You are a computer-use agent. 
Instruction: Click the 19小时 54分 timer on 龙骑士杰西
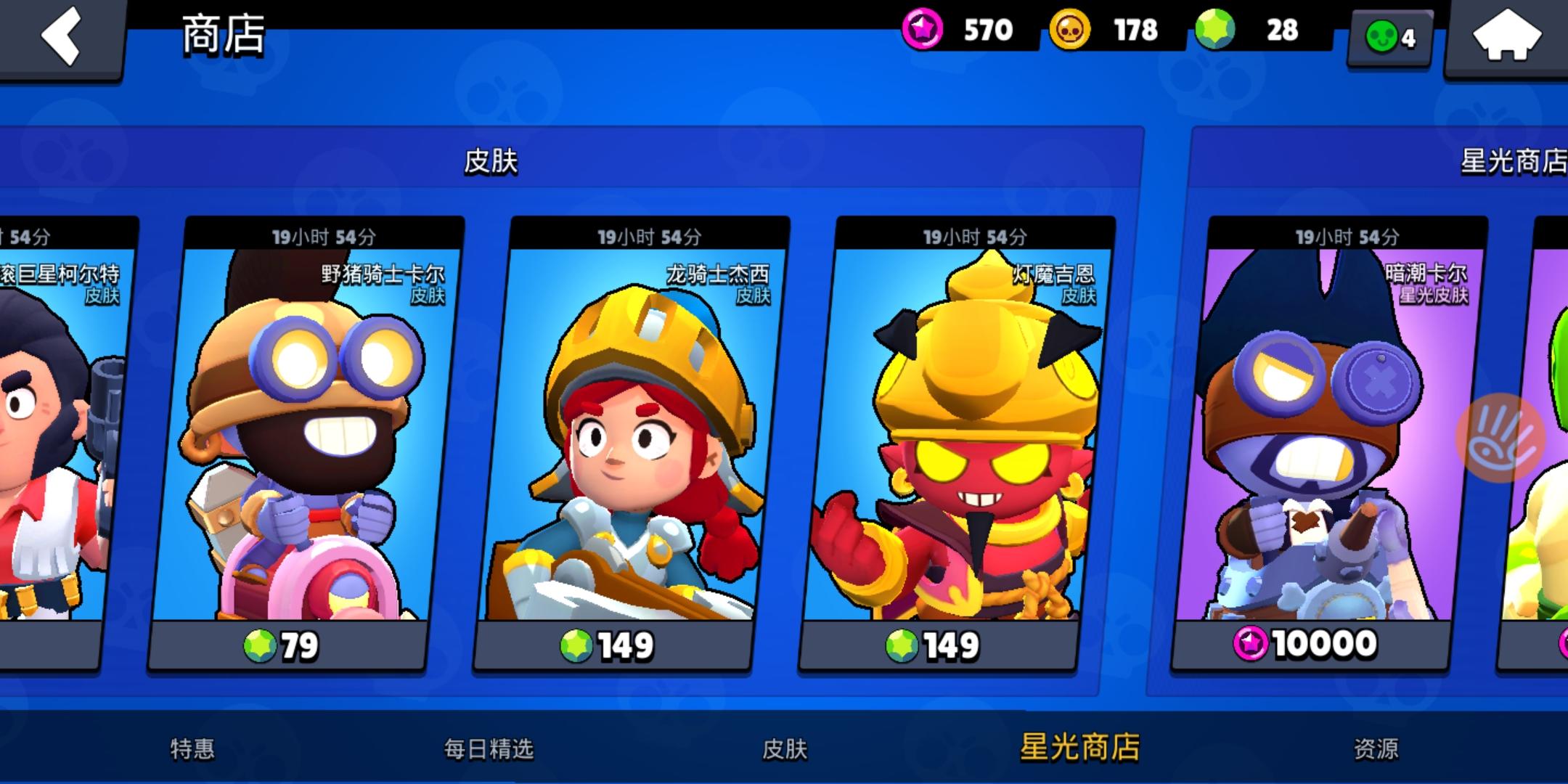click(648, 235)
